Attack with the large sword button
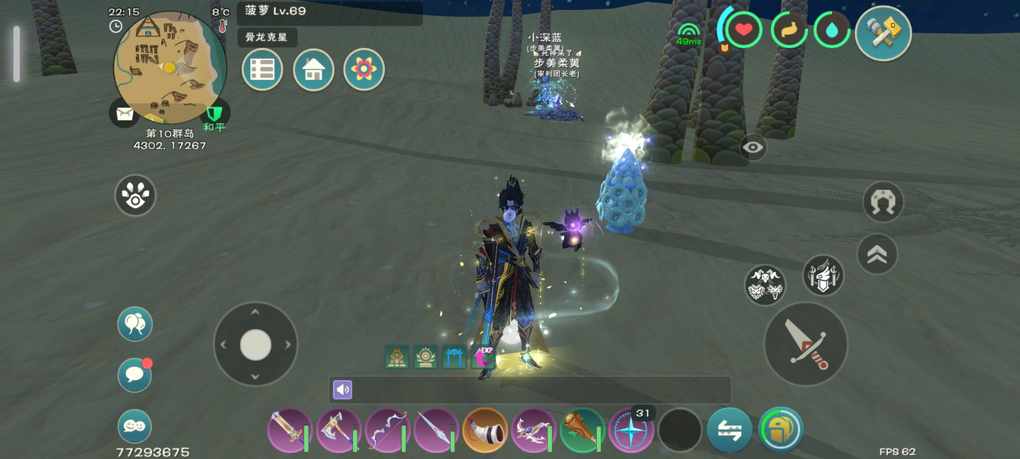Viewport: 1020px width, 459px height. click(805, 343)
